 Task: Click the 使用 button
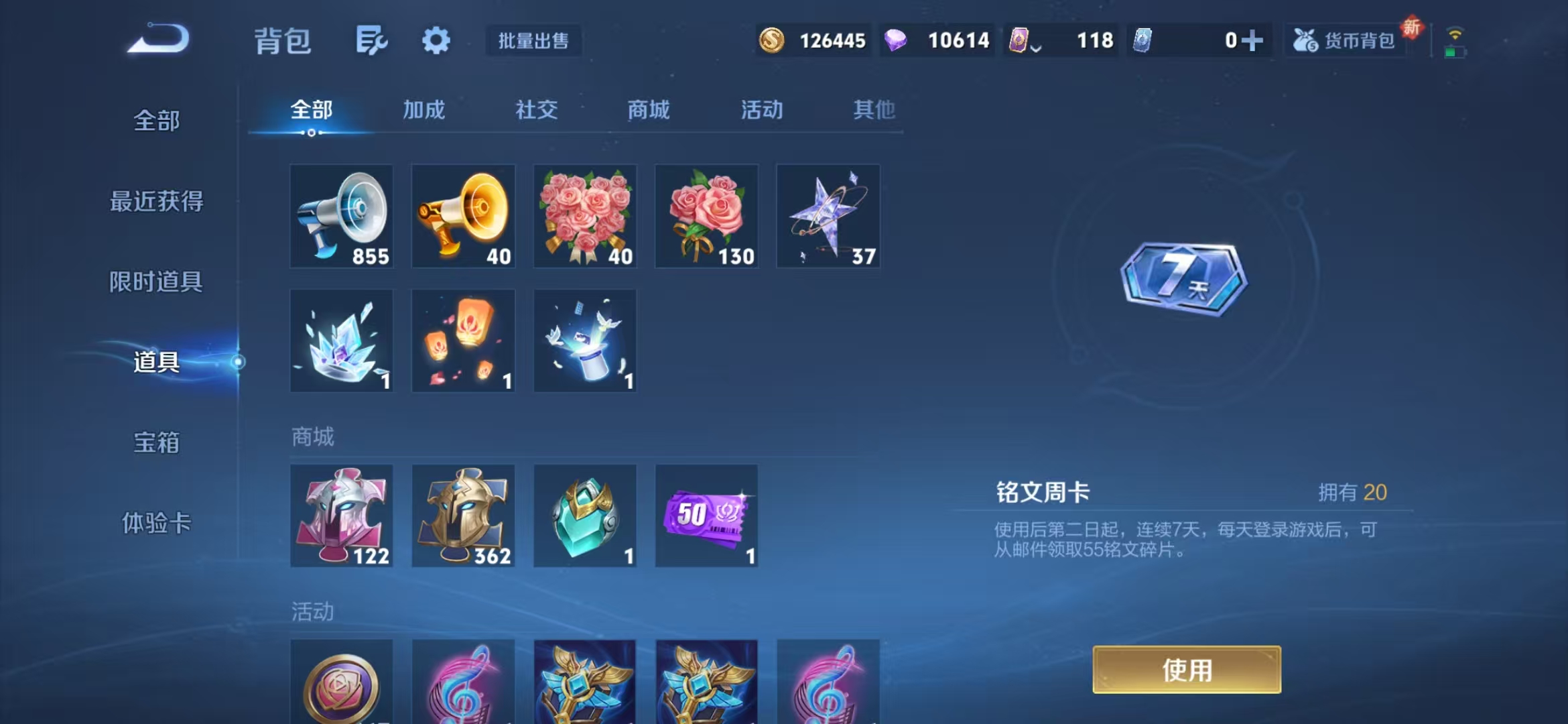(1186, 669)
